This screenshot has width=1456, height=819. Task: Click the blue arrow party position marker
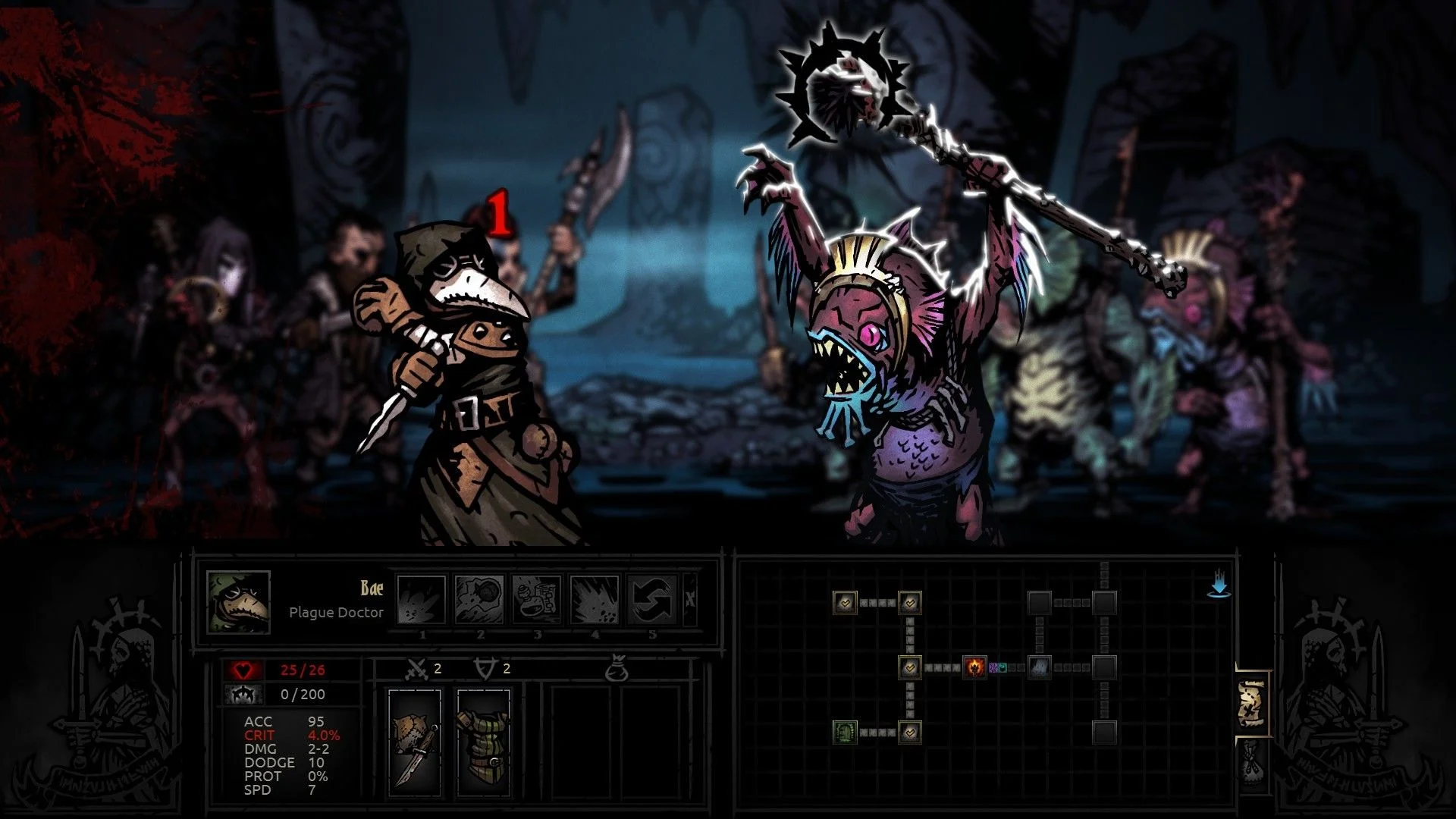1219,585
